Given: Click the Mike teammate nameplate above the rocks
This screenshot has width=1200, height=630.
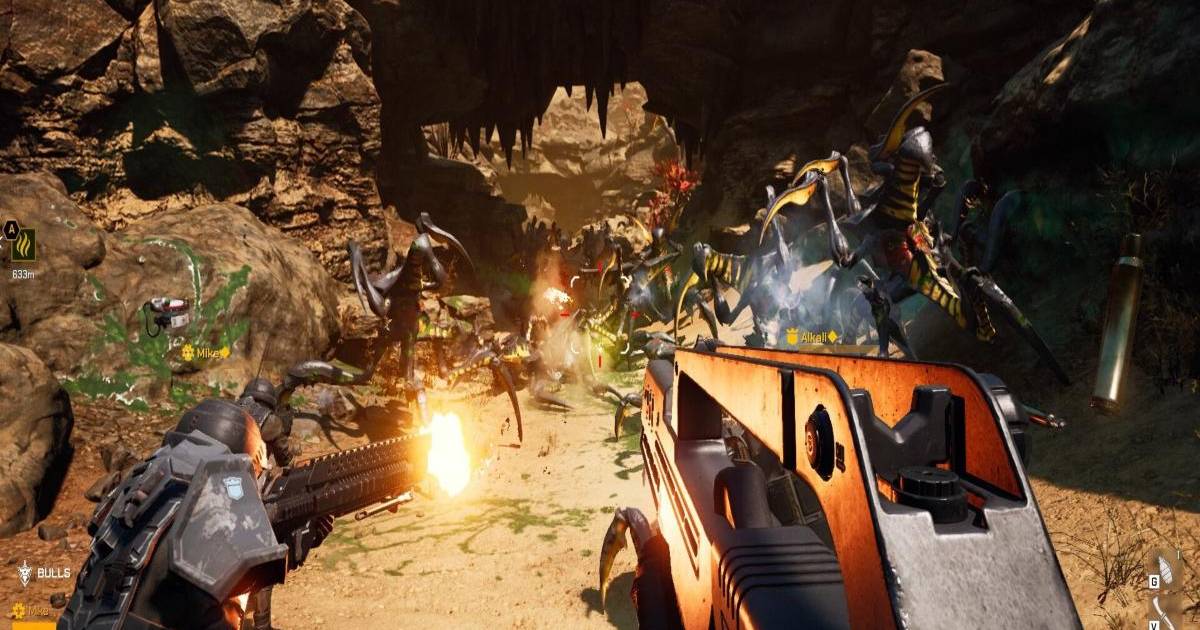Looking at the screenshot, I should (x=206, y=352).
